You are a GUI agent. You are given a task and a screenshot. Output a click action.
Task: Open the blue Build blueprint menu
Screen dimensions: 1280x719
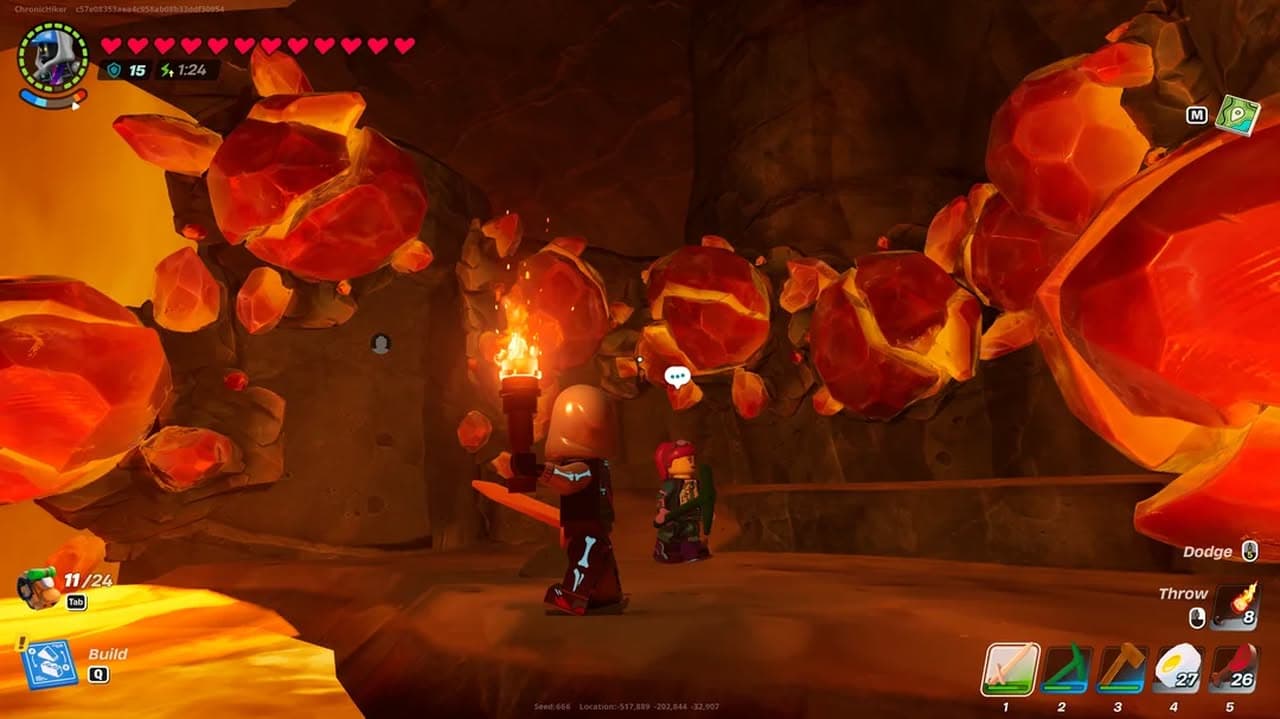point(48,663)
